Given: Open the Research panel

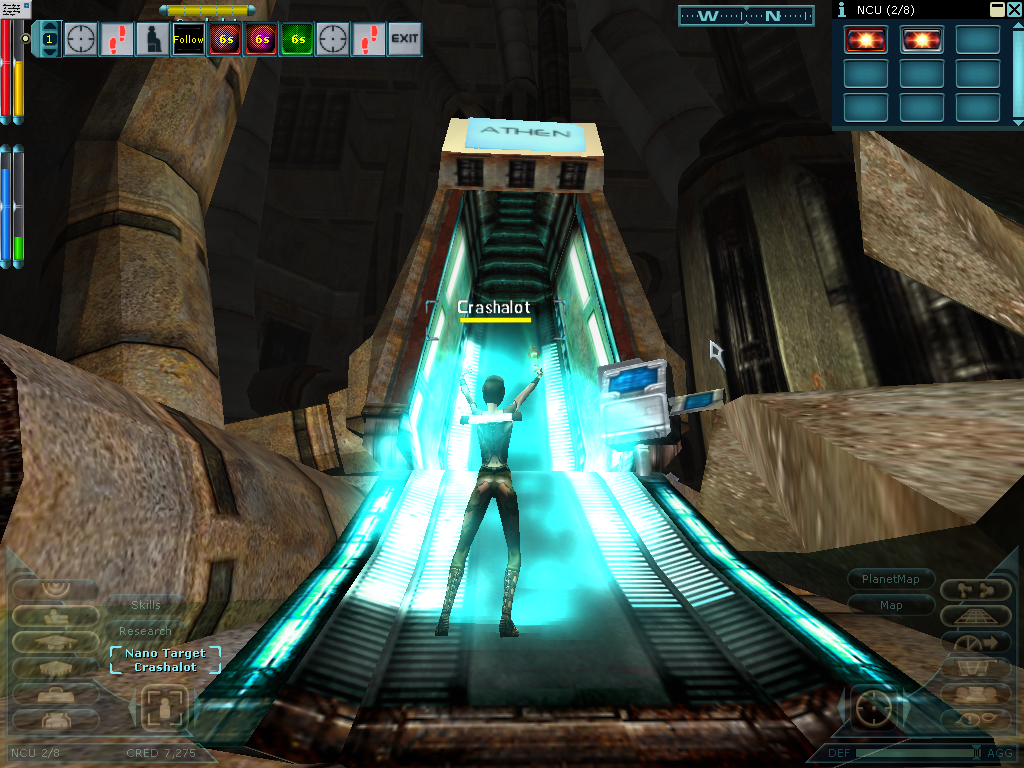Looking at the screenshot, I should (146, 631).
